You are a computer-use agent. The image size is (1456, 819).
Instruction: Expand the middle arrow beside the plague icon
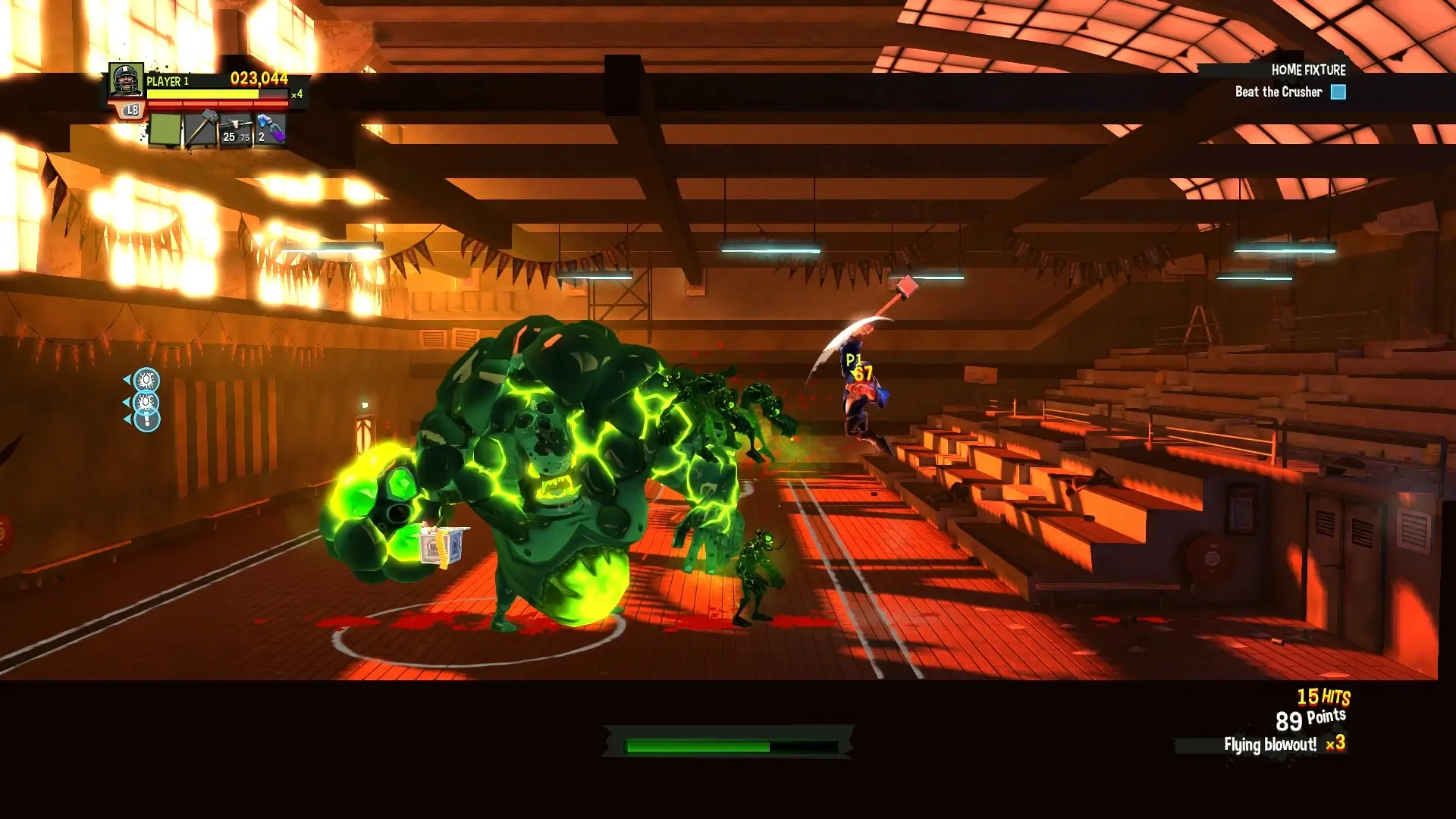coord(127,401)
